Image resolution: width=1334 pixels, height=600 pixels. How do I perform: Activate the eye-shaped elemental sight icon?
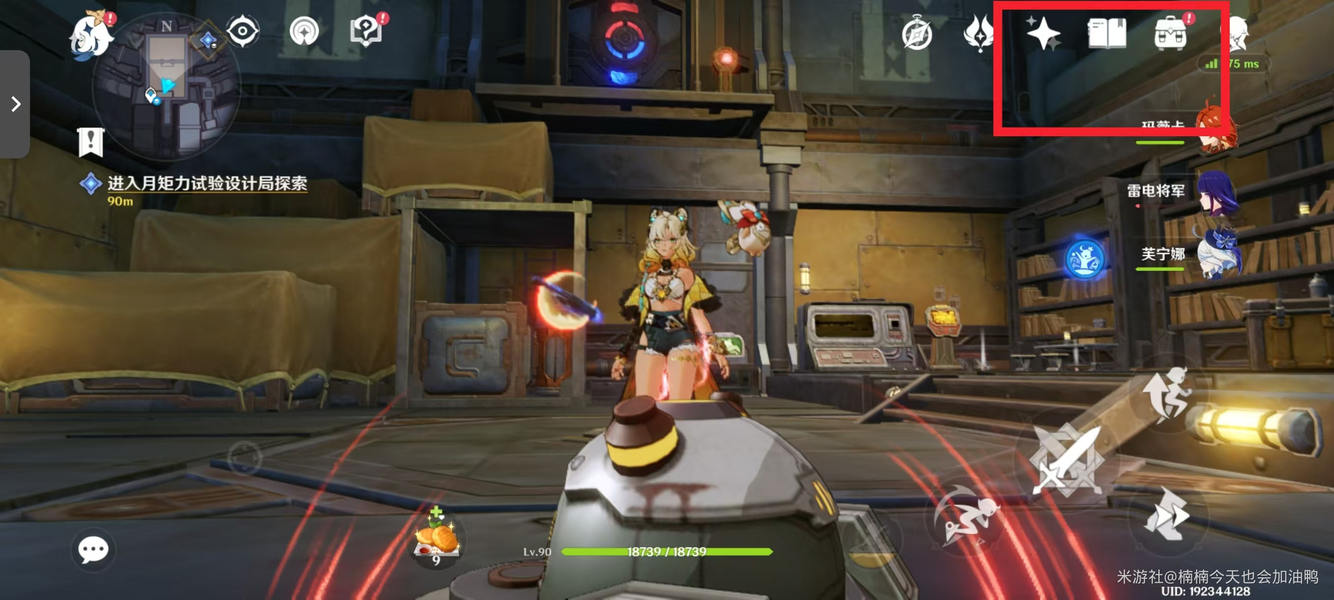[x=243, y=32]
